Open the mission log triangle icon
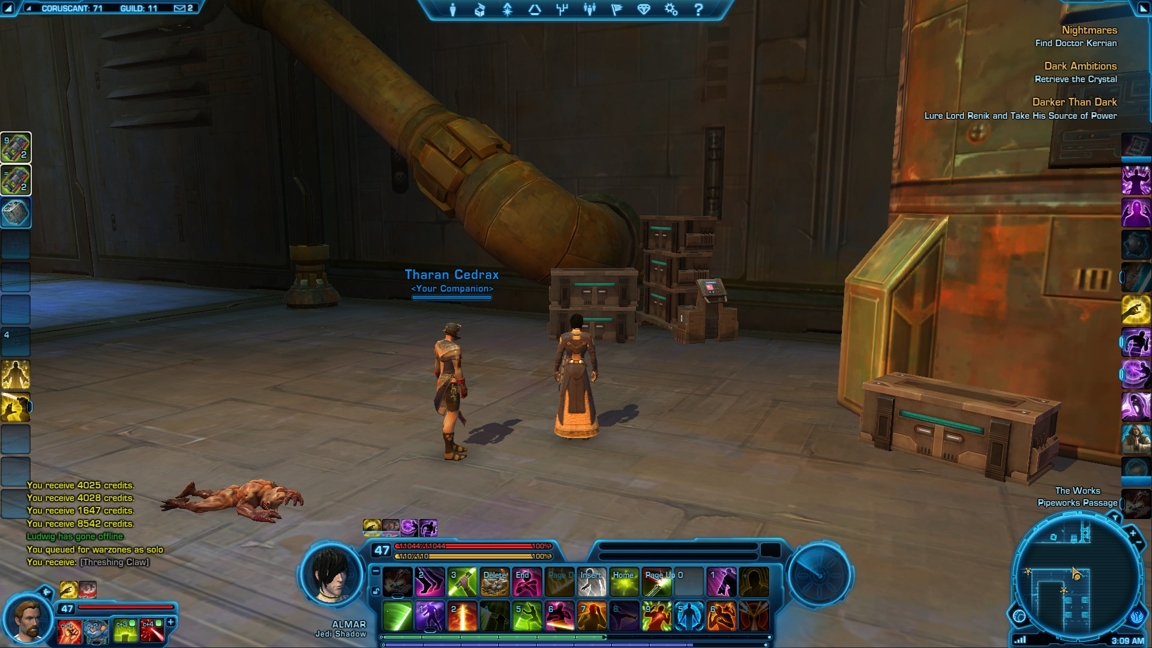 534,10
